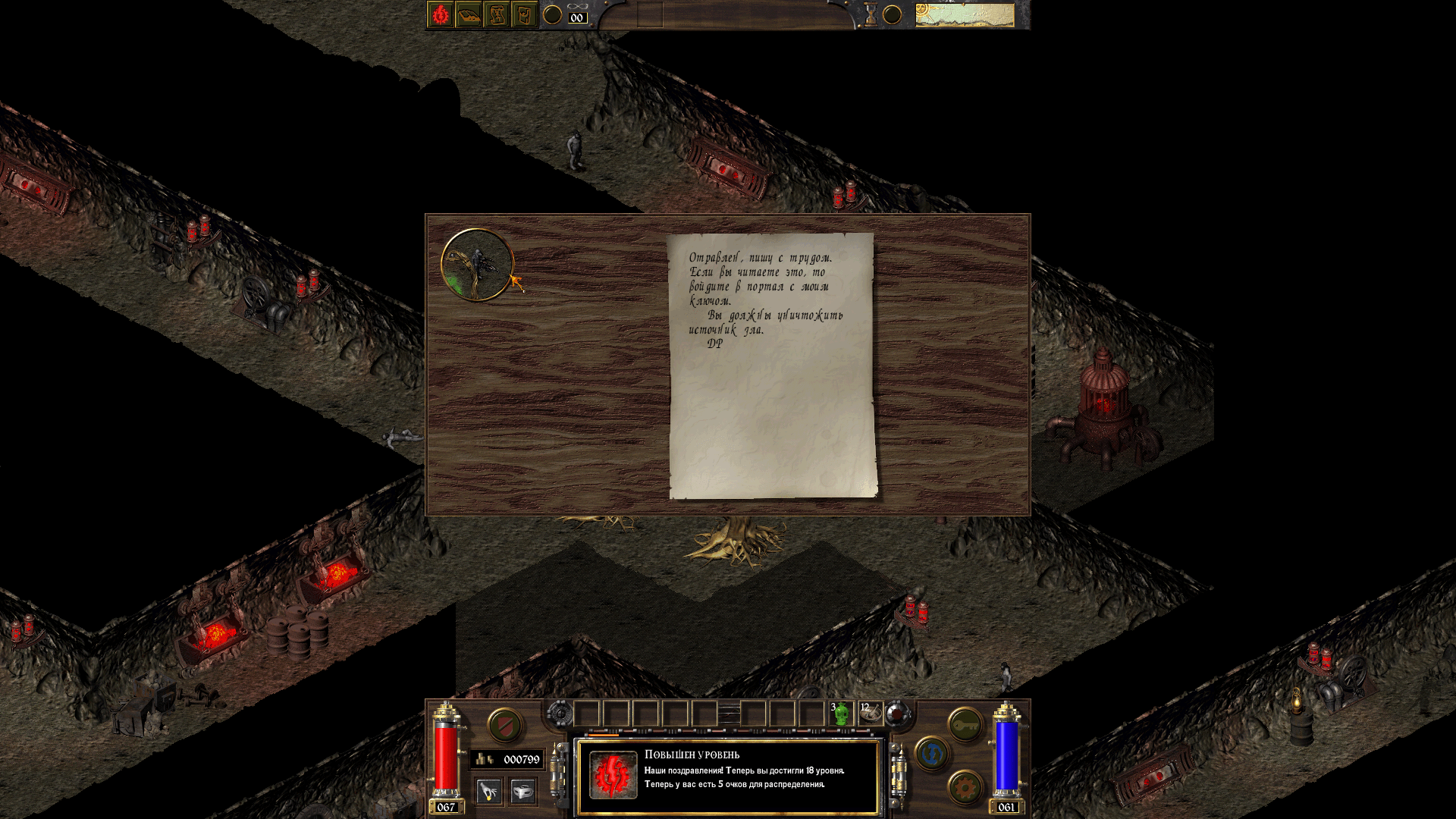Activate the pick pocket hand skill

pyautogui.click(x=489, y=792)
